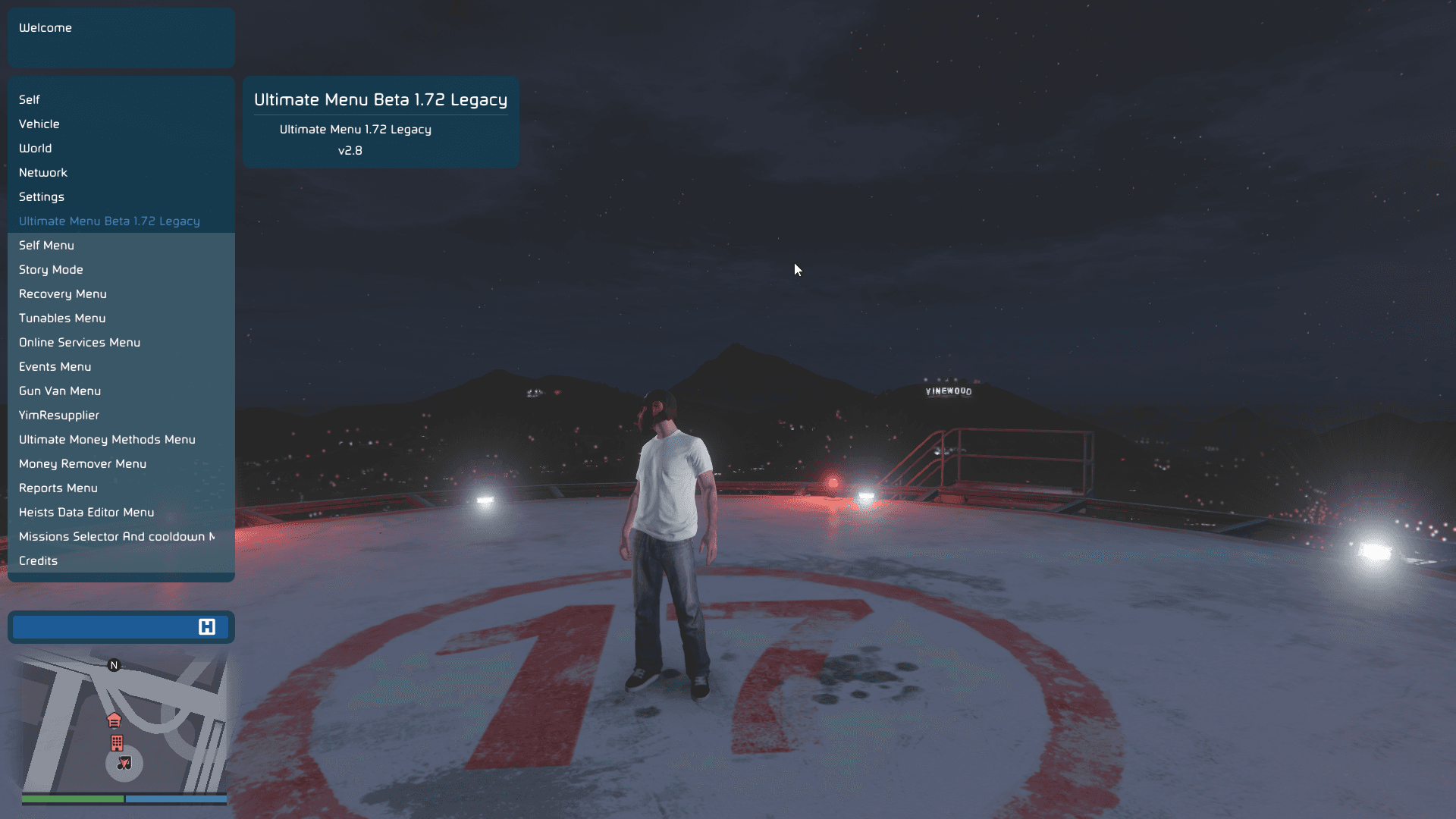This screenshot has height=819, width=1456.
Task: Open the Online Services Menu
Action: (80, 342)
